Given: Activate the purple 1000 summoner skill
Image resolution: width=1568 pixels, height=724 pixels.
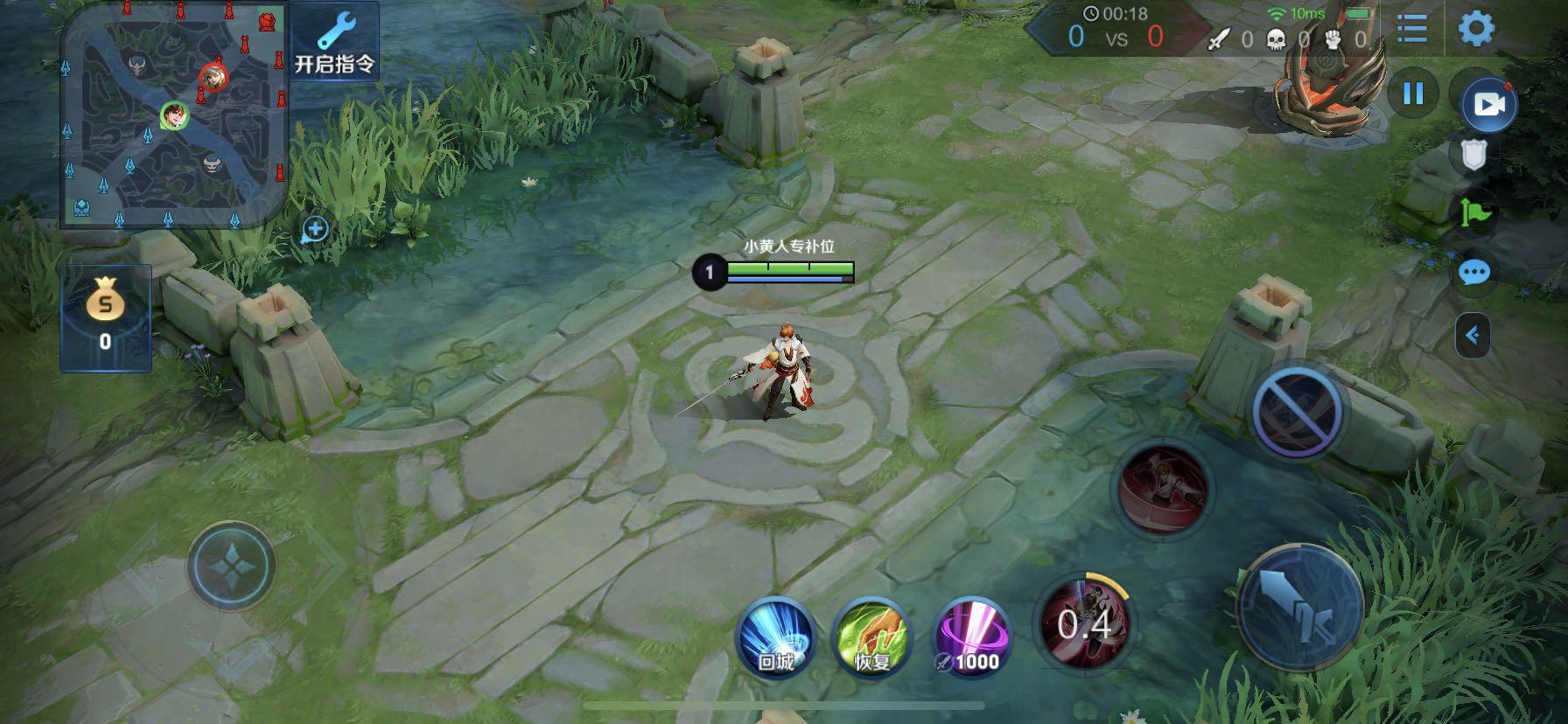Looking at the screenshot, I should (x=971, y=638).
